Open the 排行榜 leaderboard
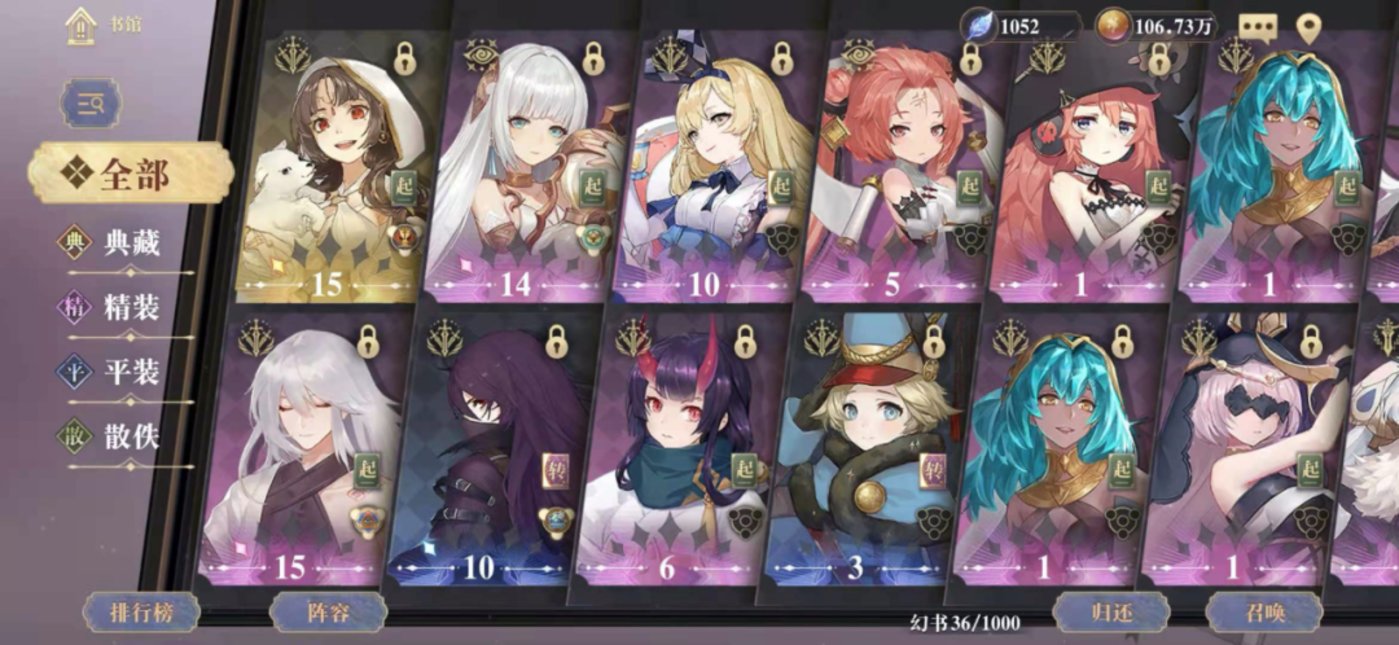The width and height of the screenshot is (1399, 645). click(x=141, y=612)
